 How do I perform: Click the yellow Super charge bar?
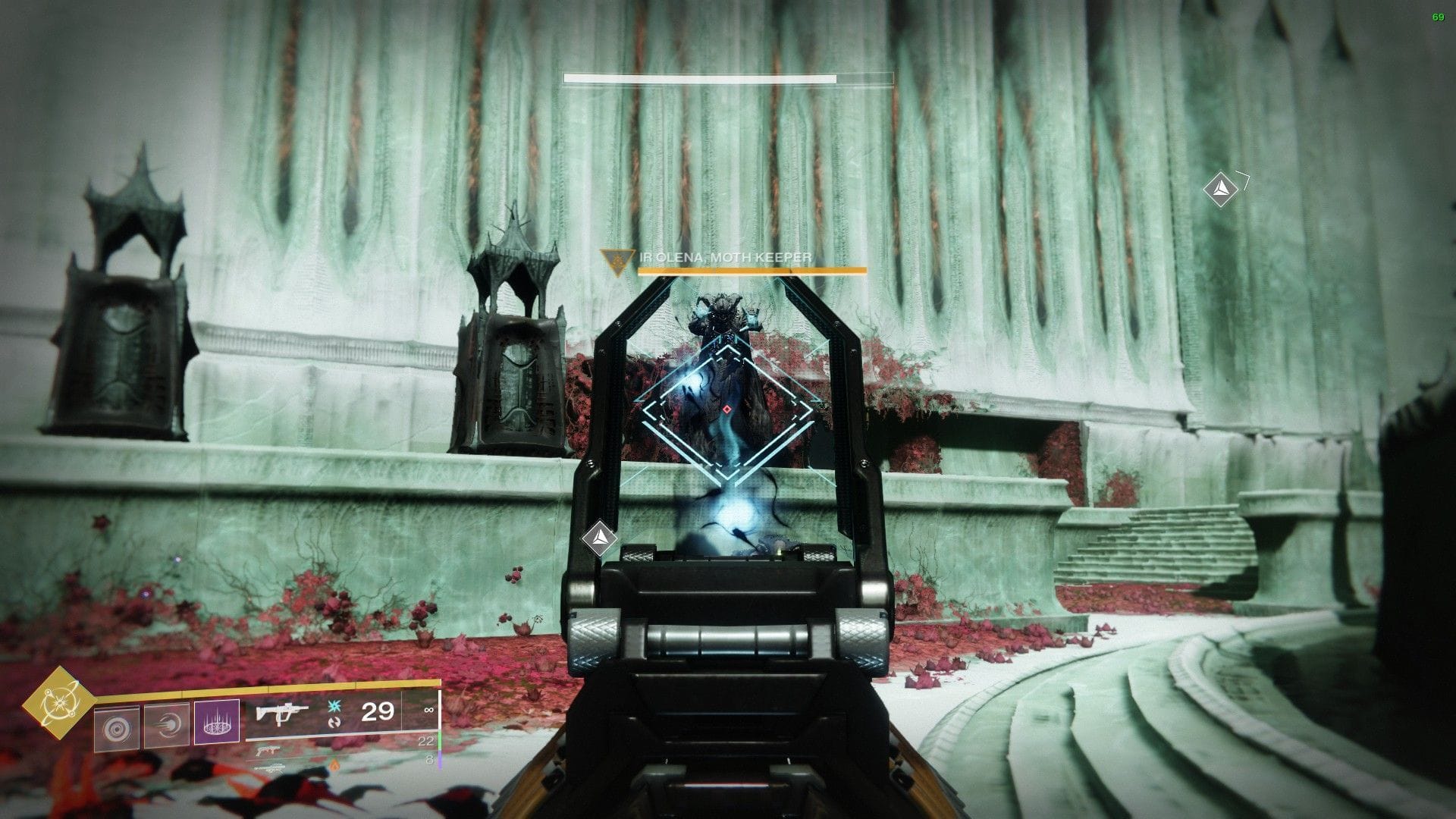pyautogui.click(x=265, y=688)
